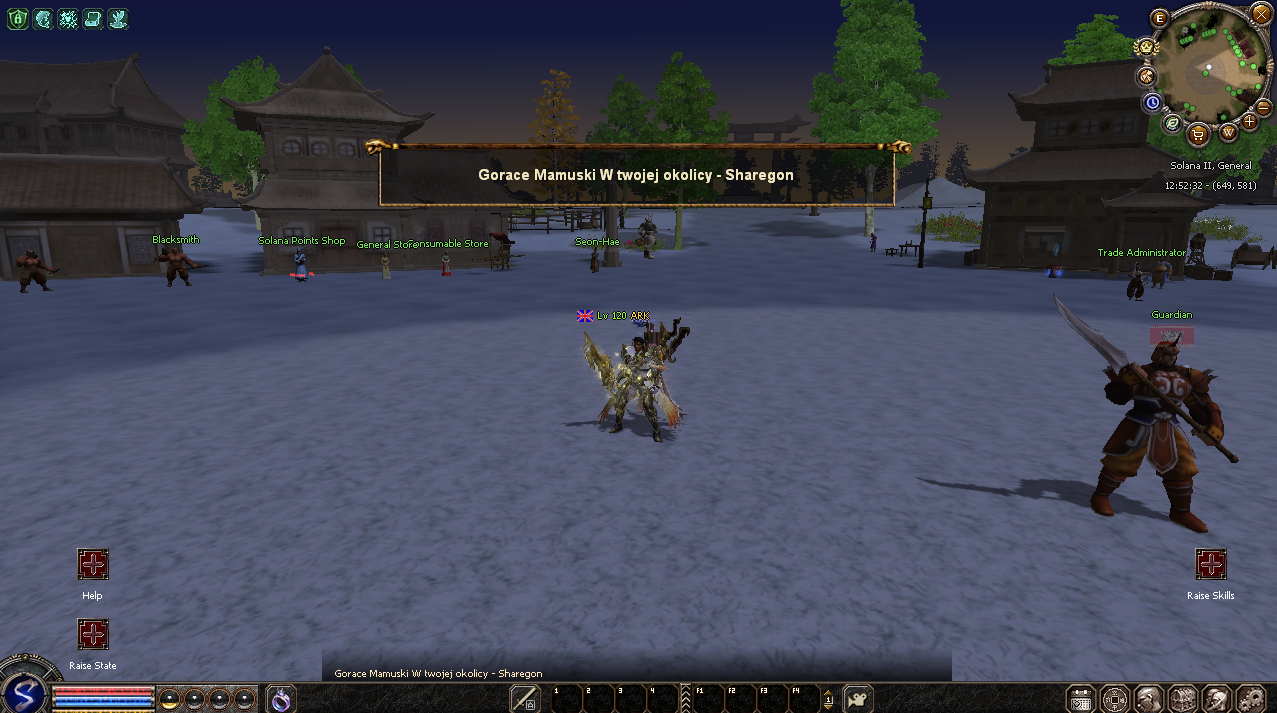Click the blue clock icon by minimap
The image size is (1277, 713).
pos(1152,102)
